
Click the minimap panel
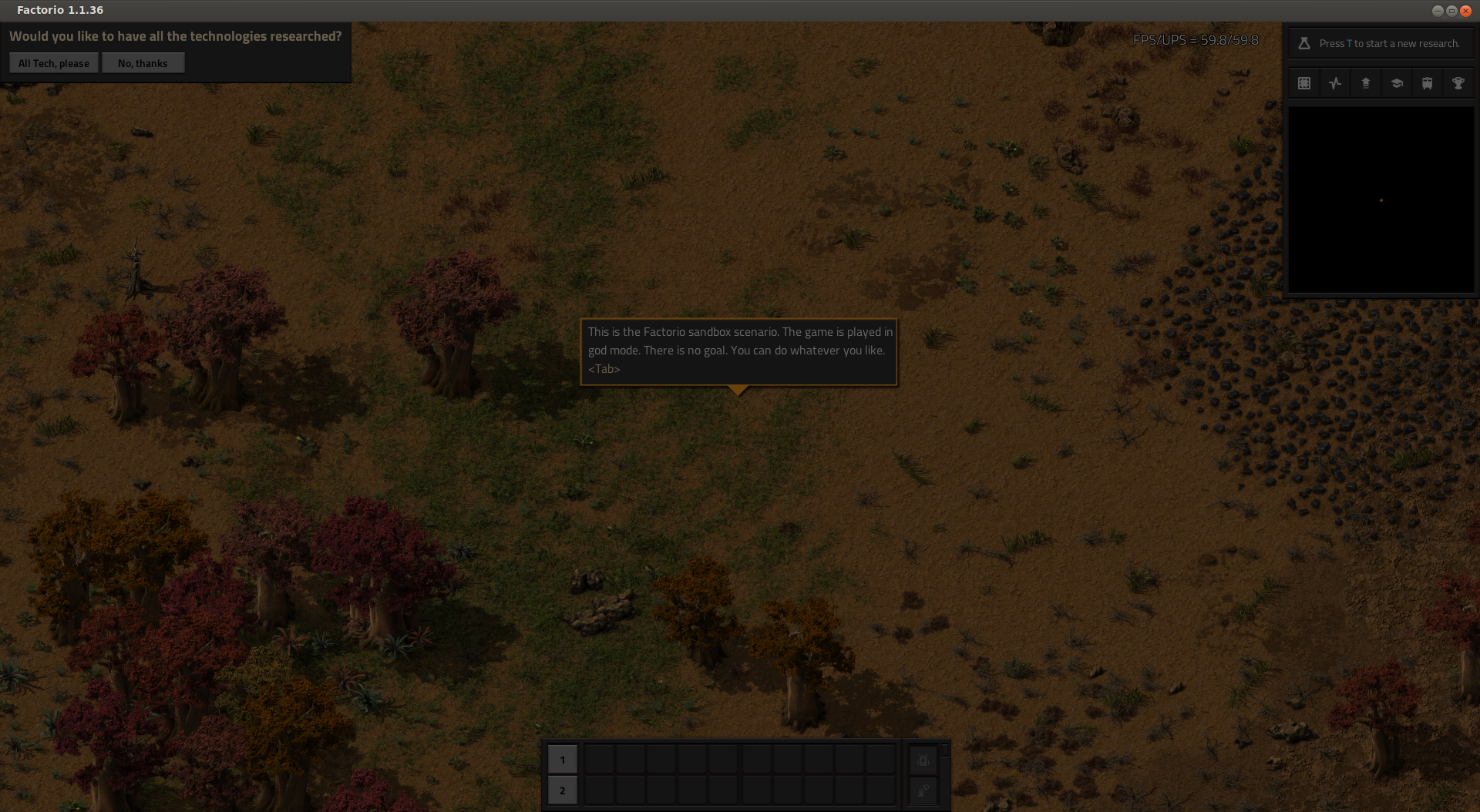pyautogui.click(x=1381, y=200)
